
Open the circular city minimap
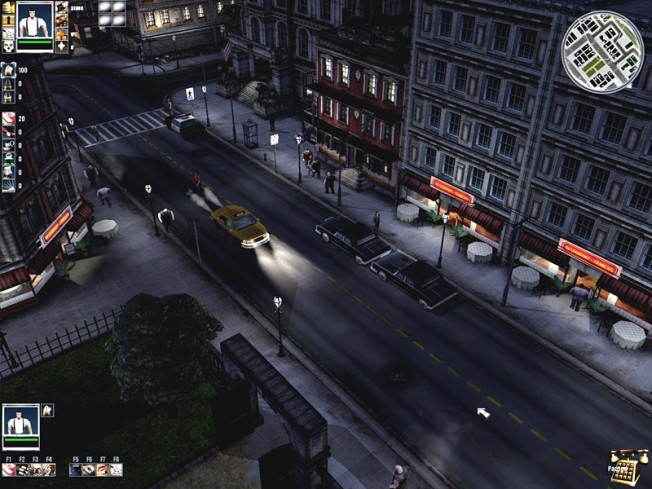(x=602, y=51)
